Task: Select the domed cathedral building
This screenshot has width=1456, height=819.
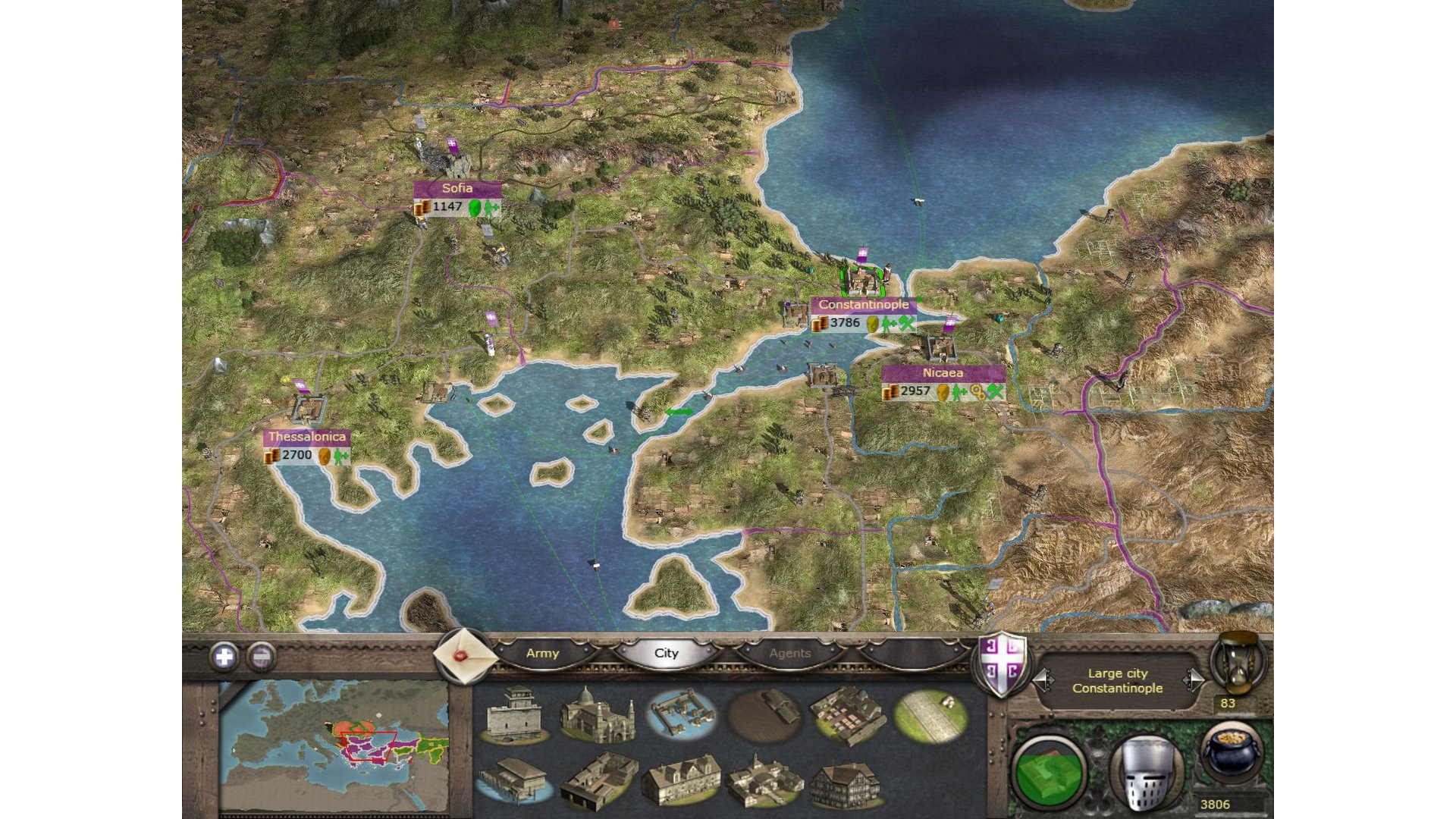Action: [596, 714]
